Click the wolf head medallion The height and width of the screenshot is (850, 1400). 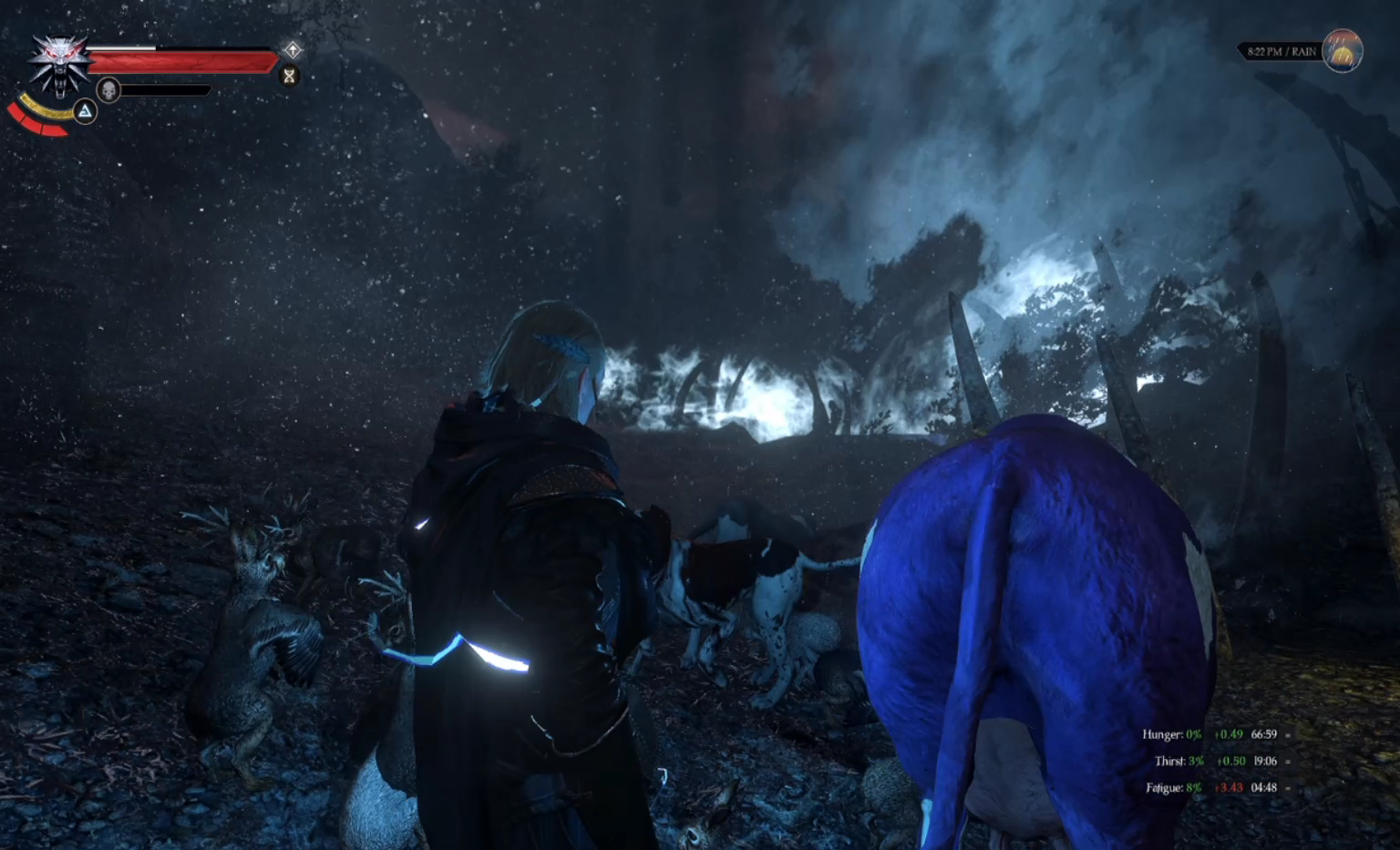59,64
